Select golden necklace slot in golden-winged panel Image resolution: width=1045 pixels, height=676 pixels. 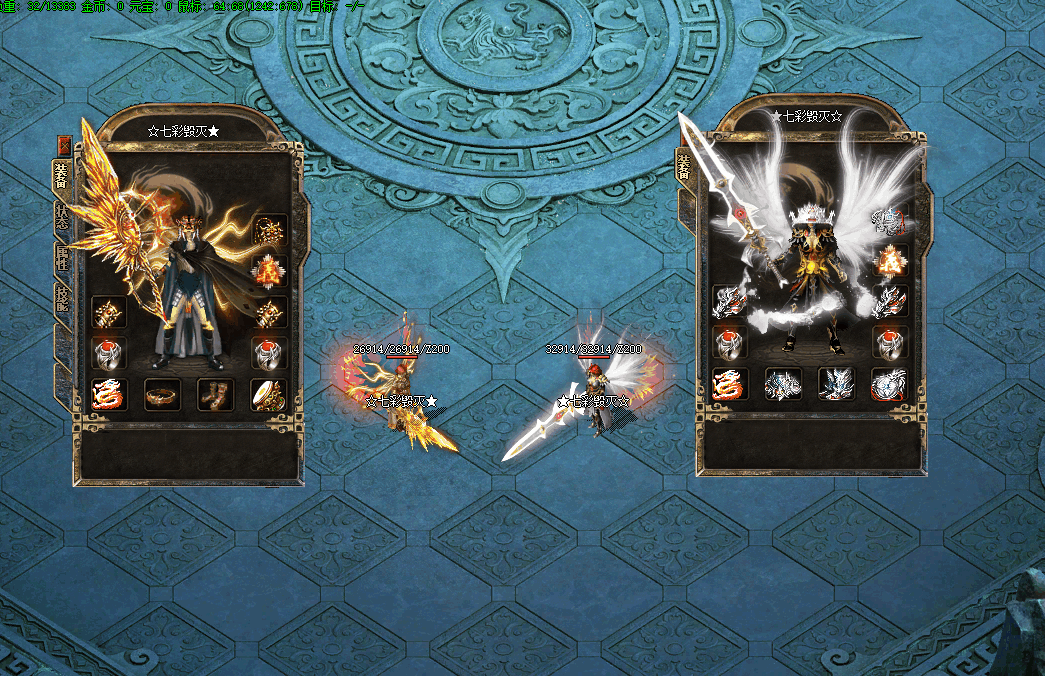click(270, 231)
